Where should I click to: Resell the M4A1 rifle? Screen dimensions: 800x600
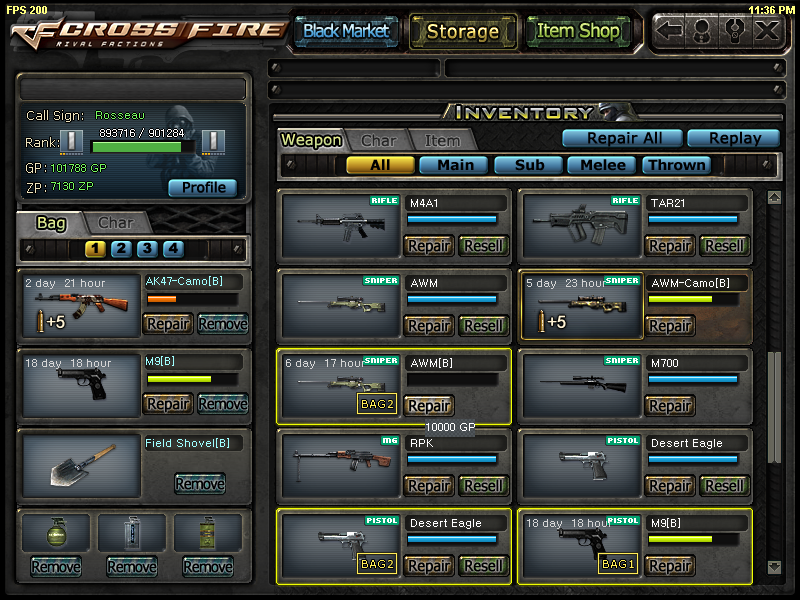(483, 245)
